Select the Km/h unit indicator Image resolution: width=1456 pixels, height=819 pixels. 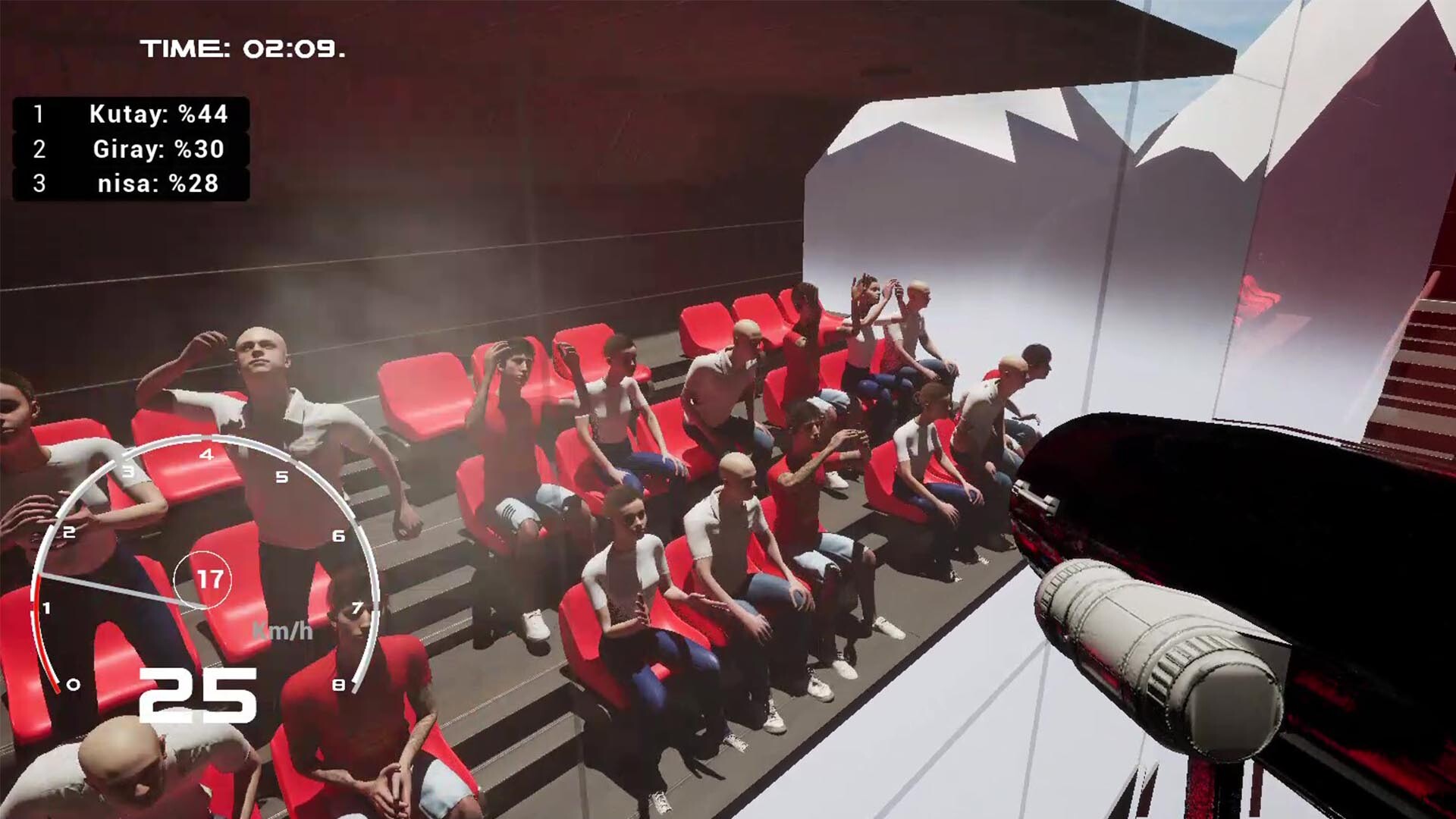[x=281, y=631]
